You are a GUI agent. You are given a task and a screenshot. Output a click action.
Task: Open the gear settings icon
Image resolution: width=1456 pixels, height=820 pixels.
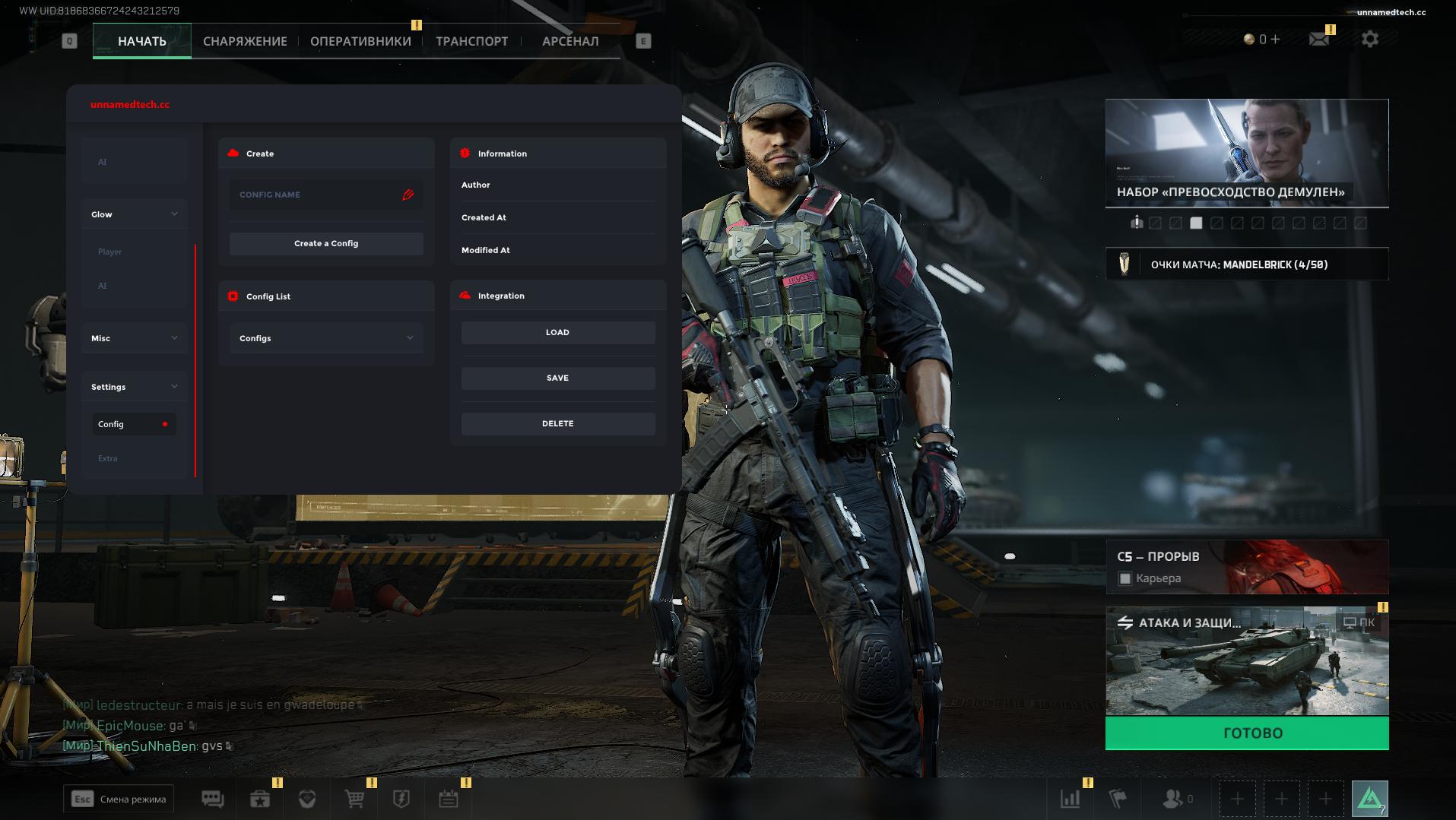[x=1370, y=39]
